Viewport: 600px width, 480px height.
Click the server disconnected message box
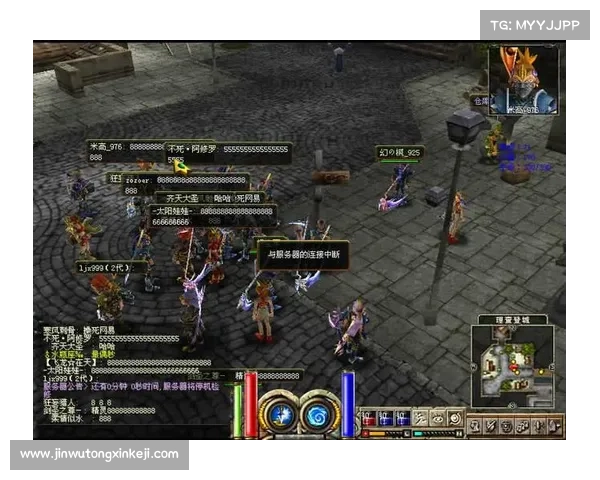pos(304,254)
